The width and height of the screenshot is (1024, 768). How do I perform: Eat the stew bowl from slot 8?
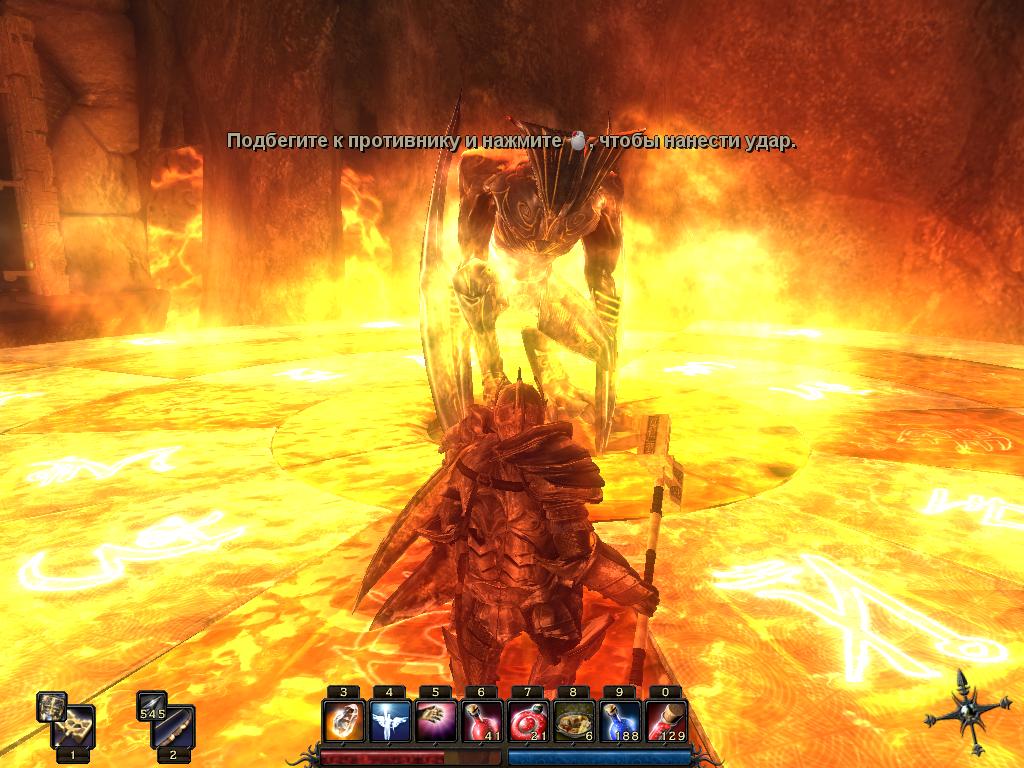[573, 720]
